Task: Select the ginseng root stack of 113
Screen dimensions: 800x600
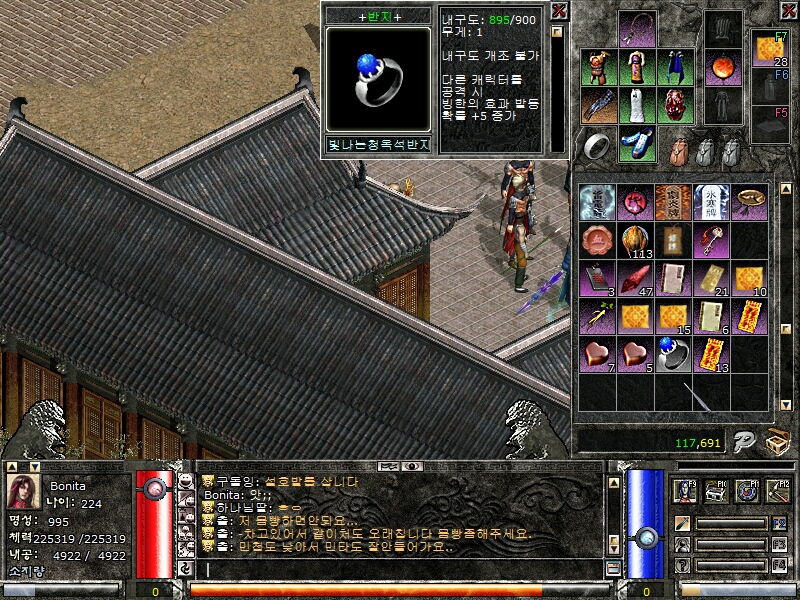Action: (635, 240)
